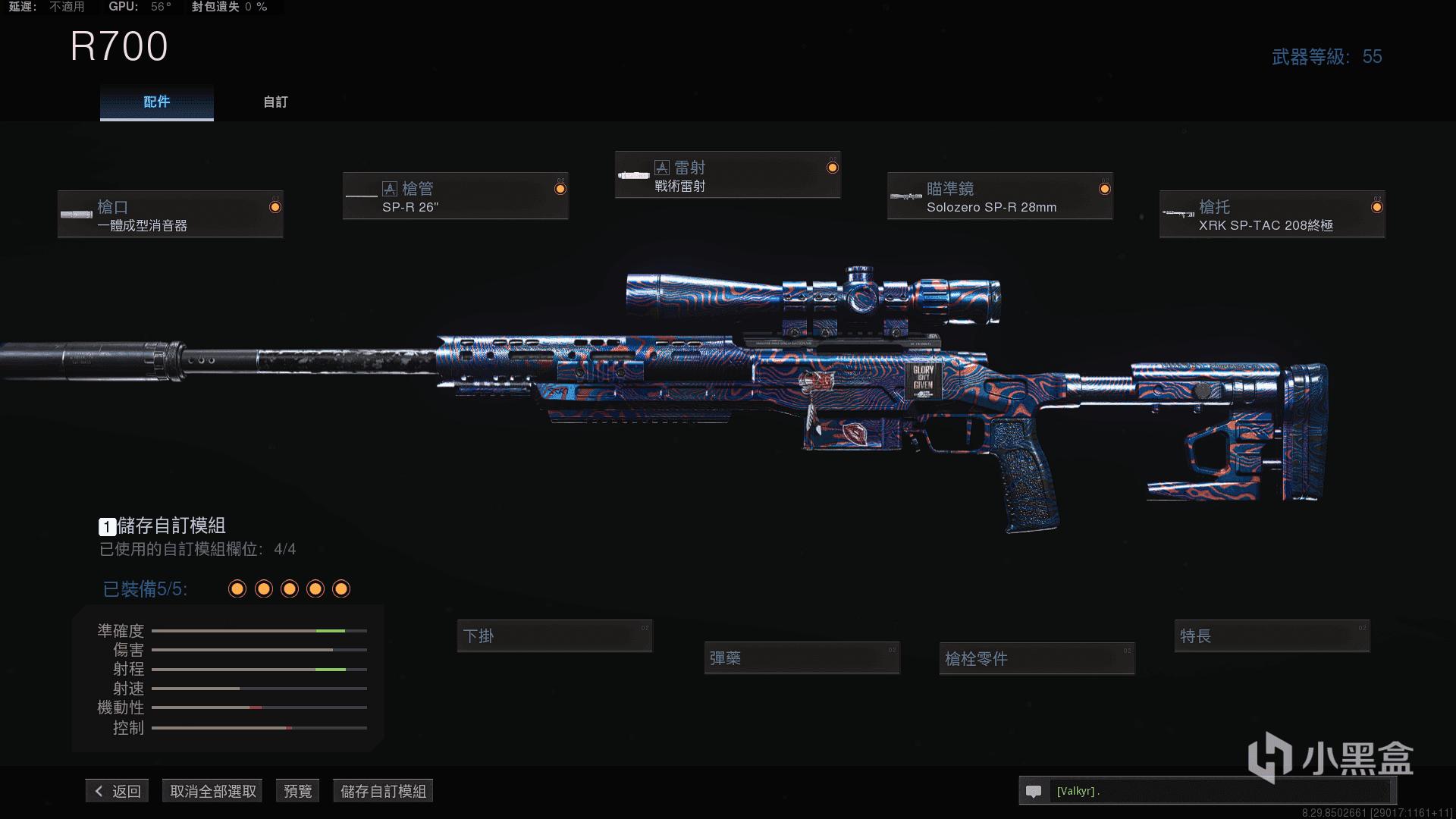Click 取消全部選取 to deselect all attachments

[x=212, y=791]
